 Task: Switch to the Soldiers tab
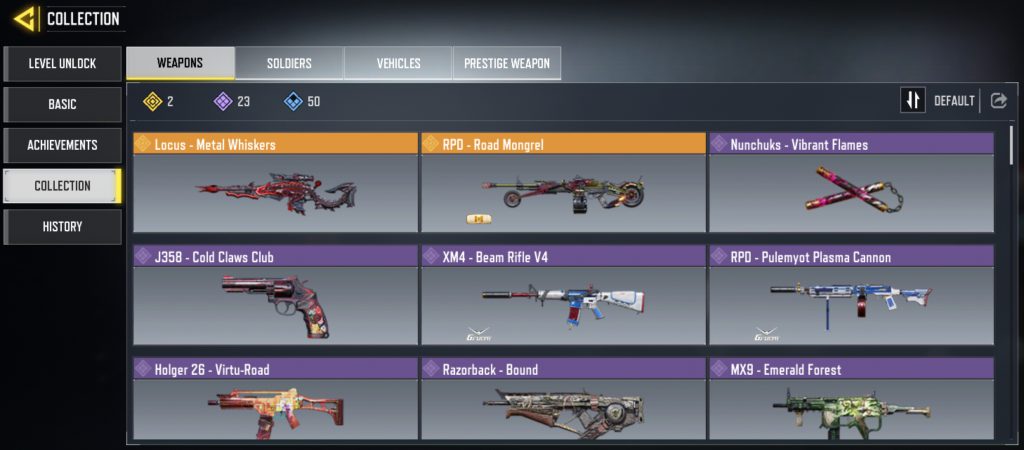[289, 63]
